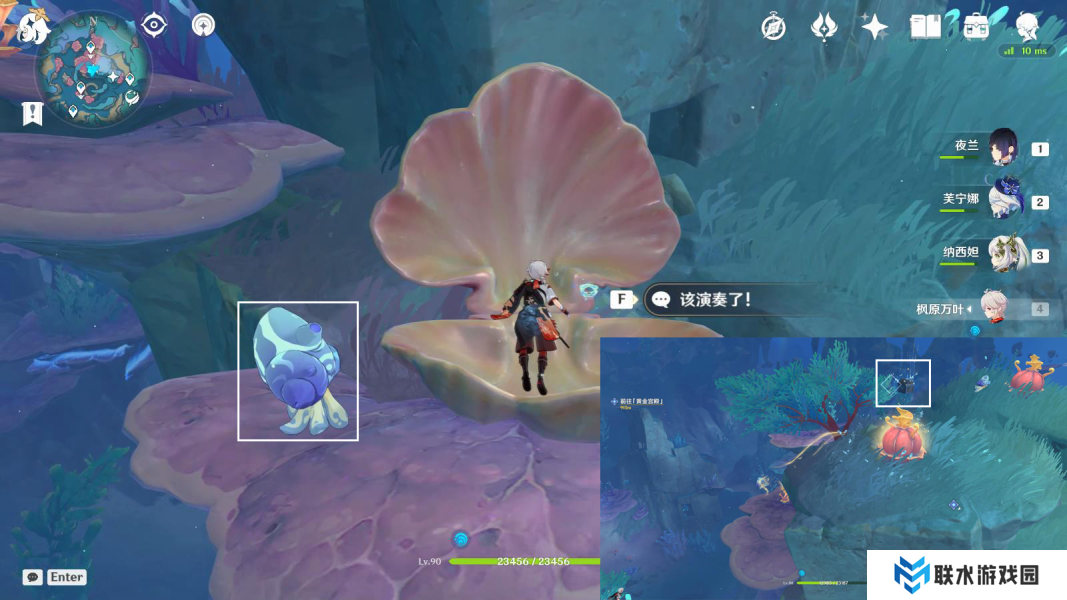Open the compass icon in the top bar
Screen dimensions: 1067x600
pyautogui.click(x=773, y=27)
